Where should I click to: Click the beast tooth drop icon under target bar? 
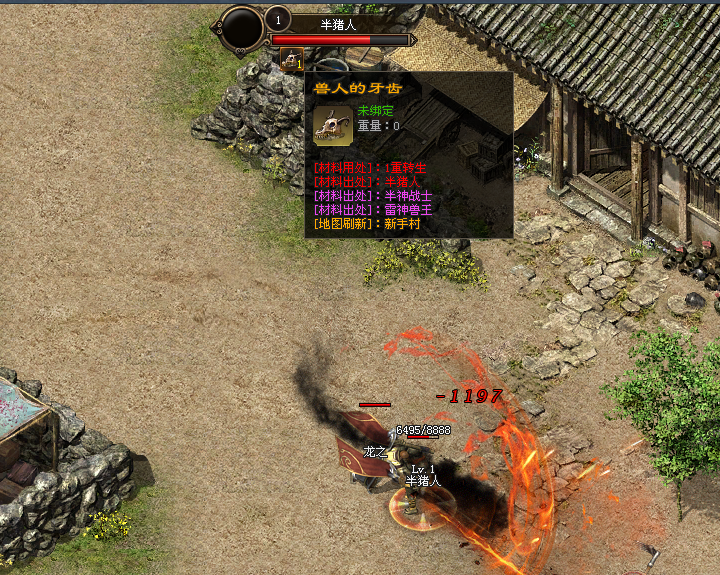291,61
